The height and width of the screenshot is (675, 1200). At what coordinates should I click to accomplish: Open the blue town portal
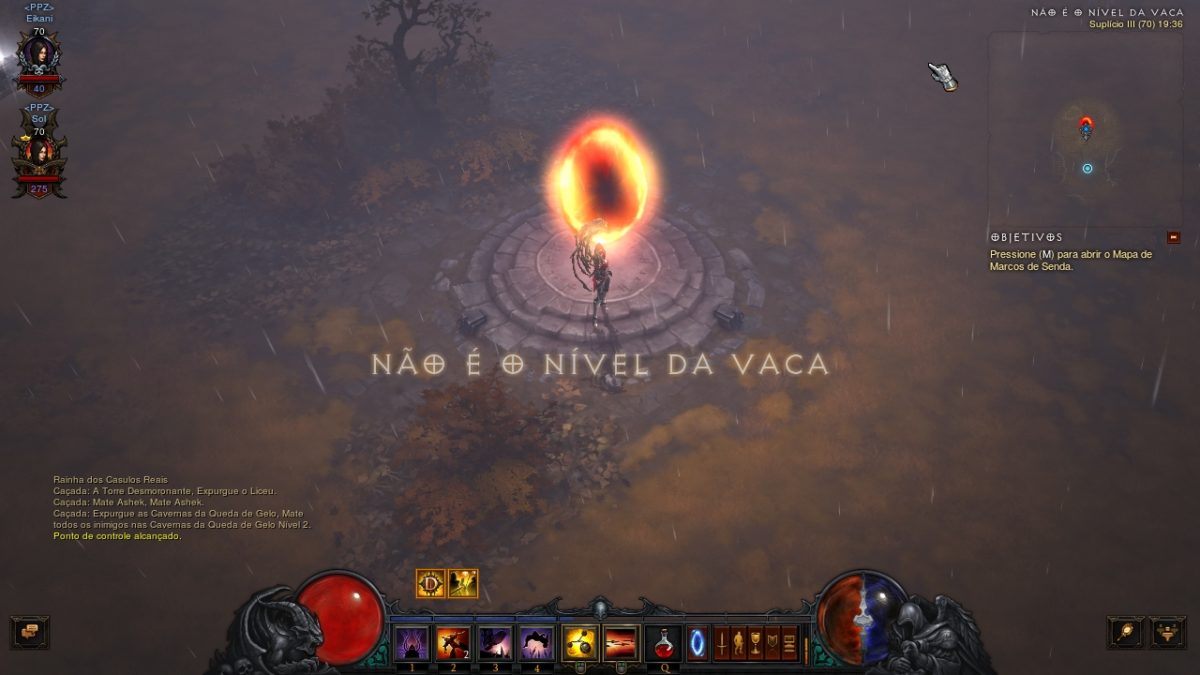697,643
